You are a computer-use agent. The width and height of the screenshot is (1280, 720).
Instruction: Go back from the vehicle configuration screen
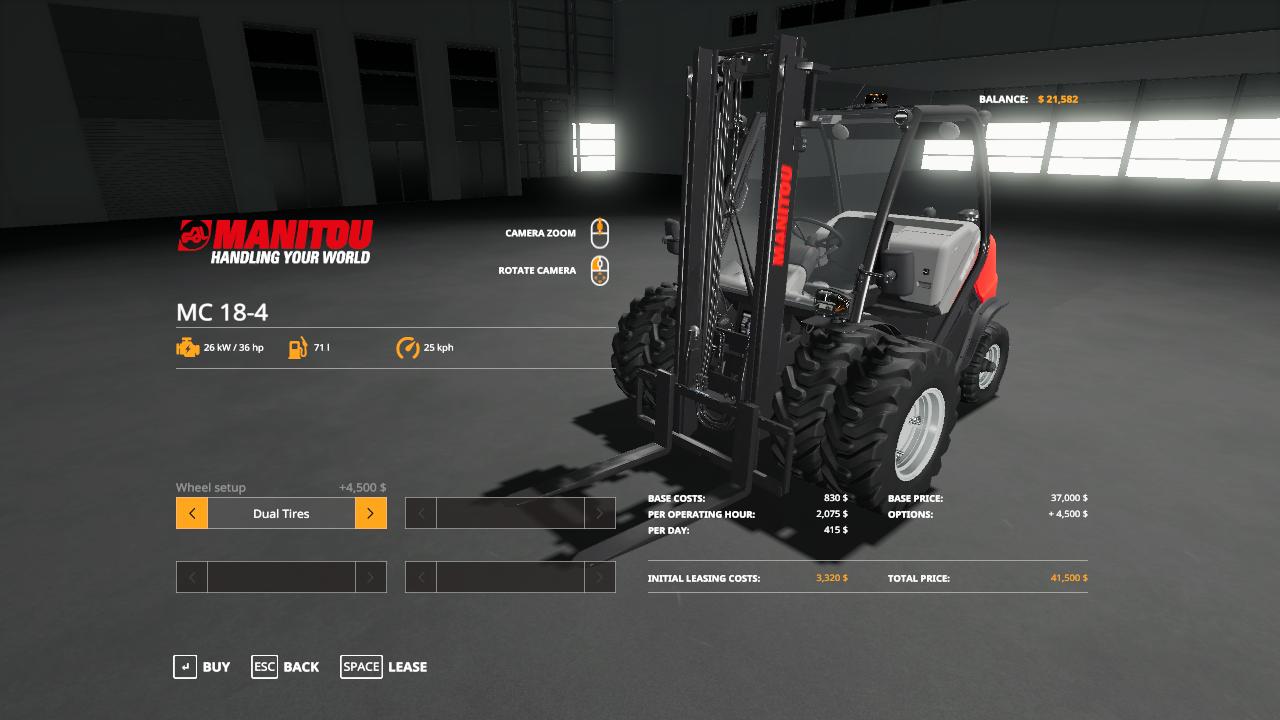[286, 667]
